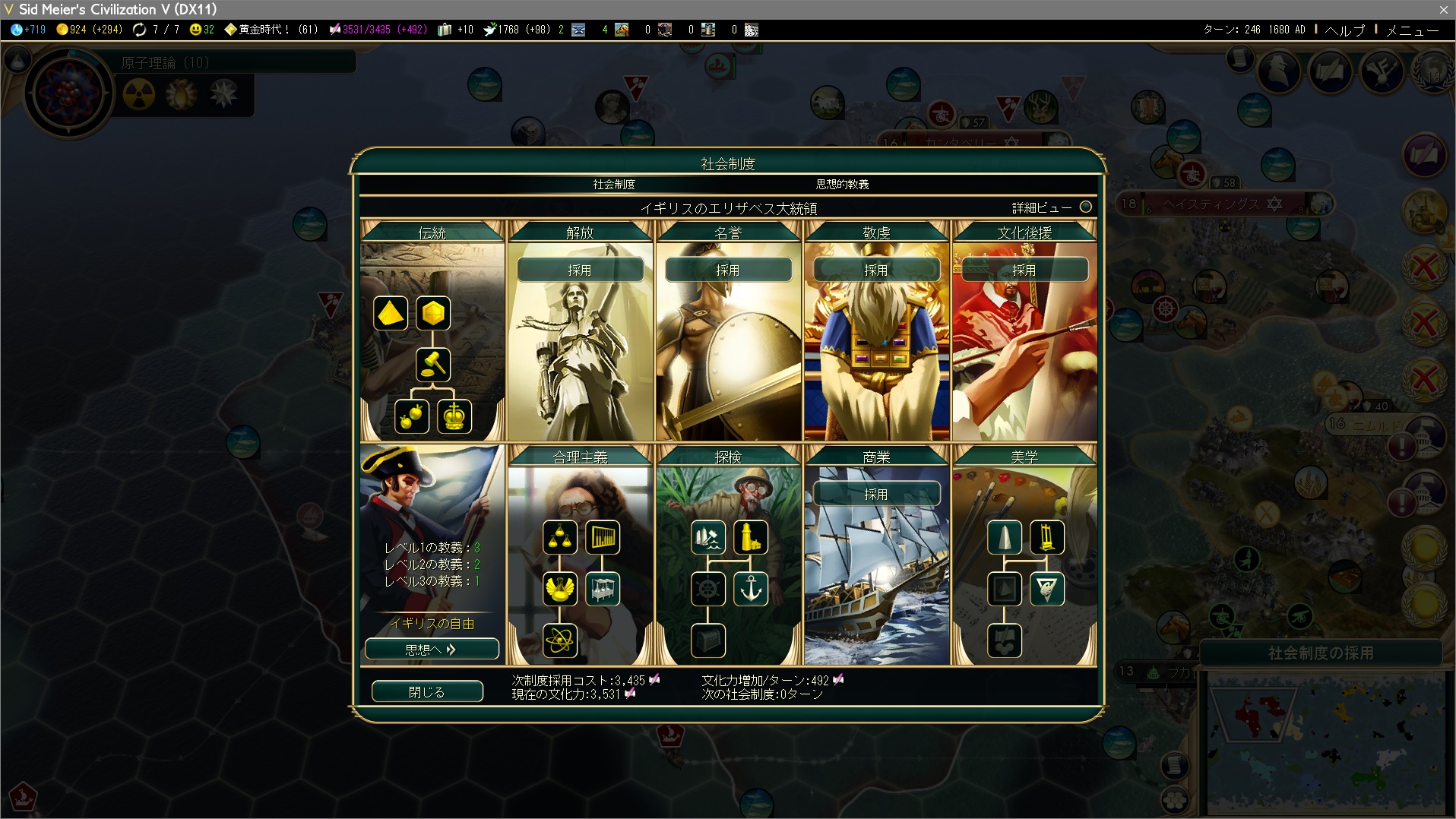Screen dimensions: 1456x819
Task: Go to ideology via 思想へ button
Action: click(431, 650)
